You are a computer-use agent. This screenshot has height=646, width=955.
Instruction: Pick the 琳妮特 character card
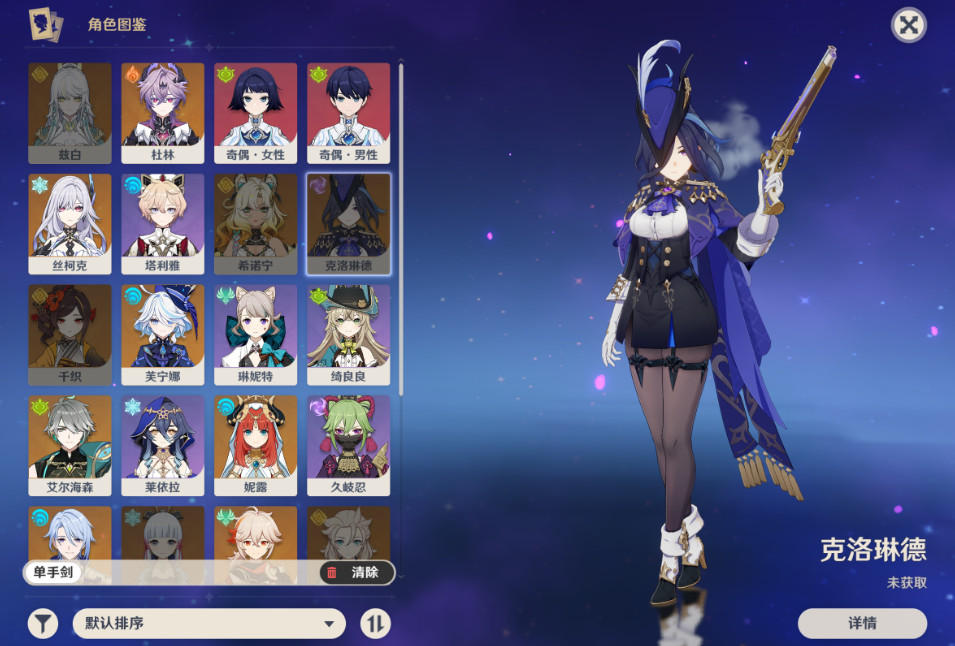click(255, 335)
